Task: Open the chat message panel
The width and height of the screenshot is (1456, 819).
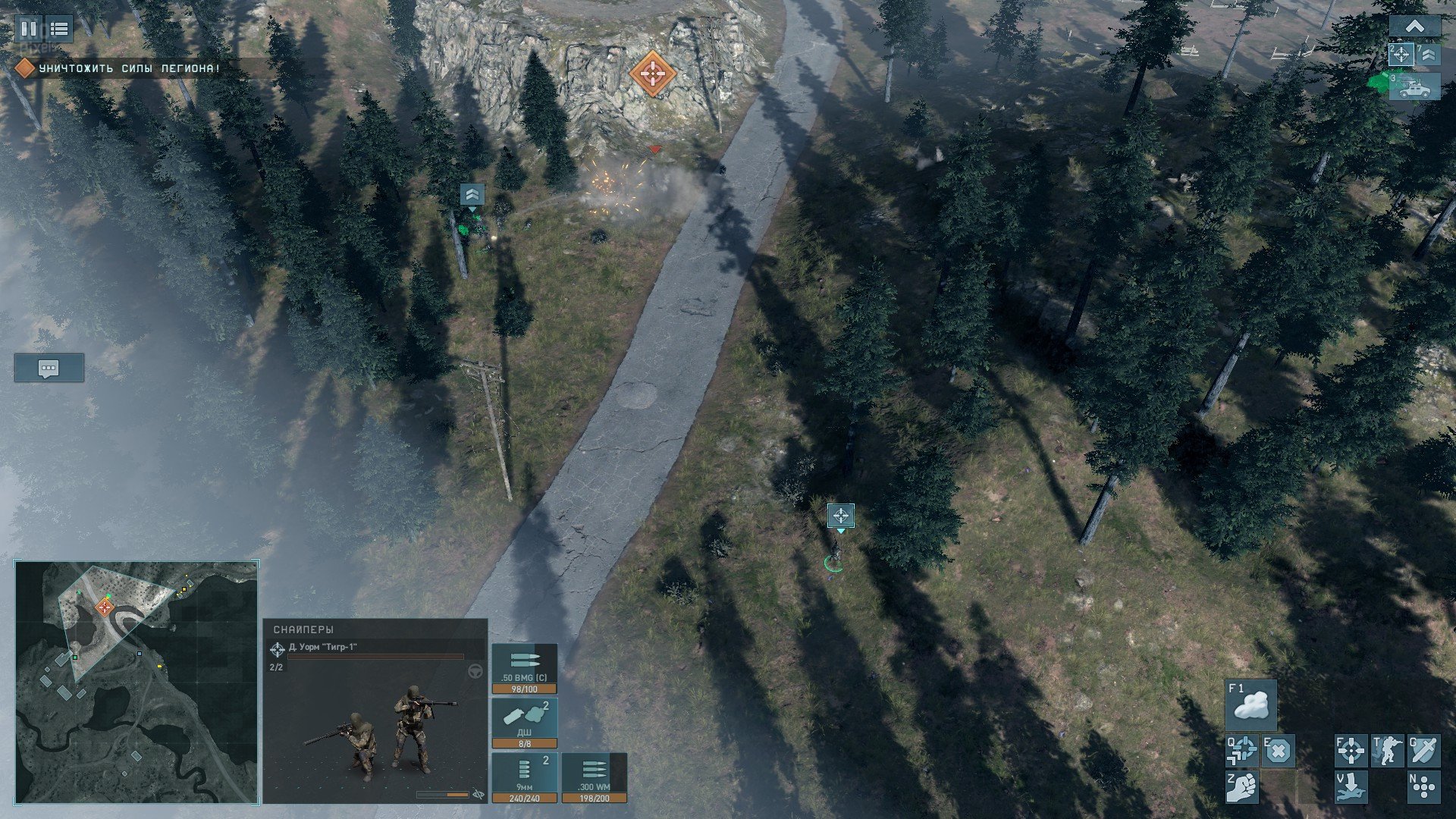Action: [49, 369]
